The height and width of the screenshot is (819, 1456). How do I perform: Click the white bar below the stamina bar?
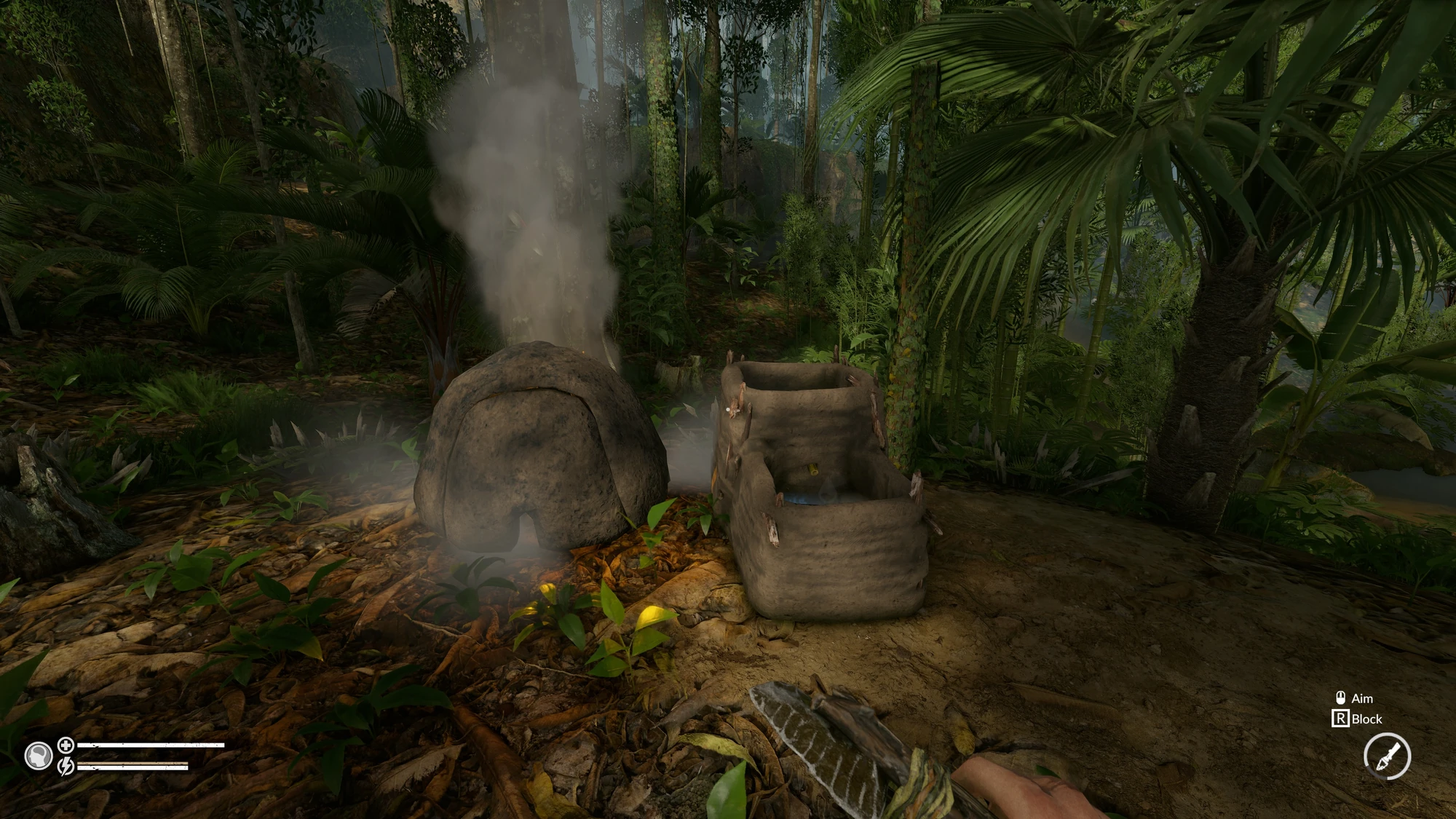click(131, 769)
